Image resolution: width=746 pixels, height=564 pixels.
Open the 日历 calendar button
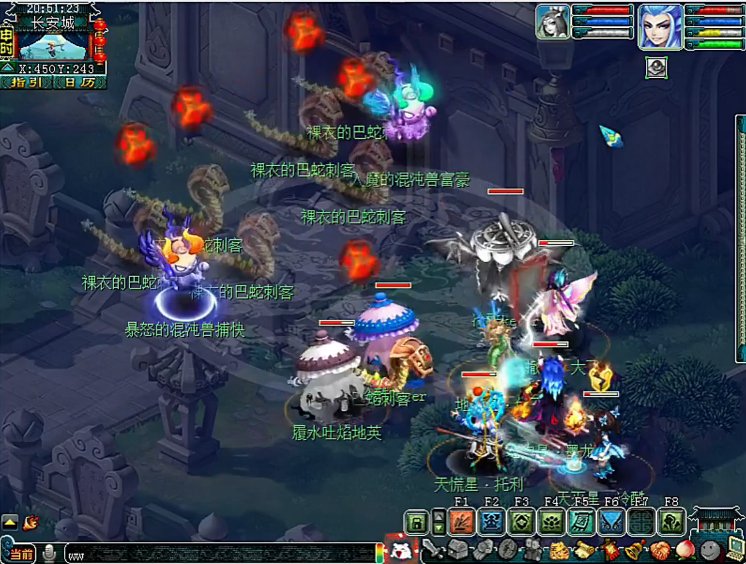(79, 82)
